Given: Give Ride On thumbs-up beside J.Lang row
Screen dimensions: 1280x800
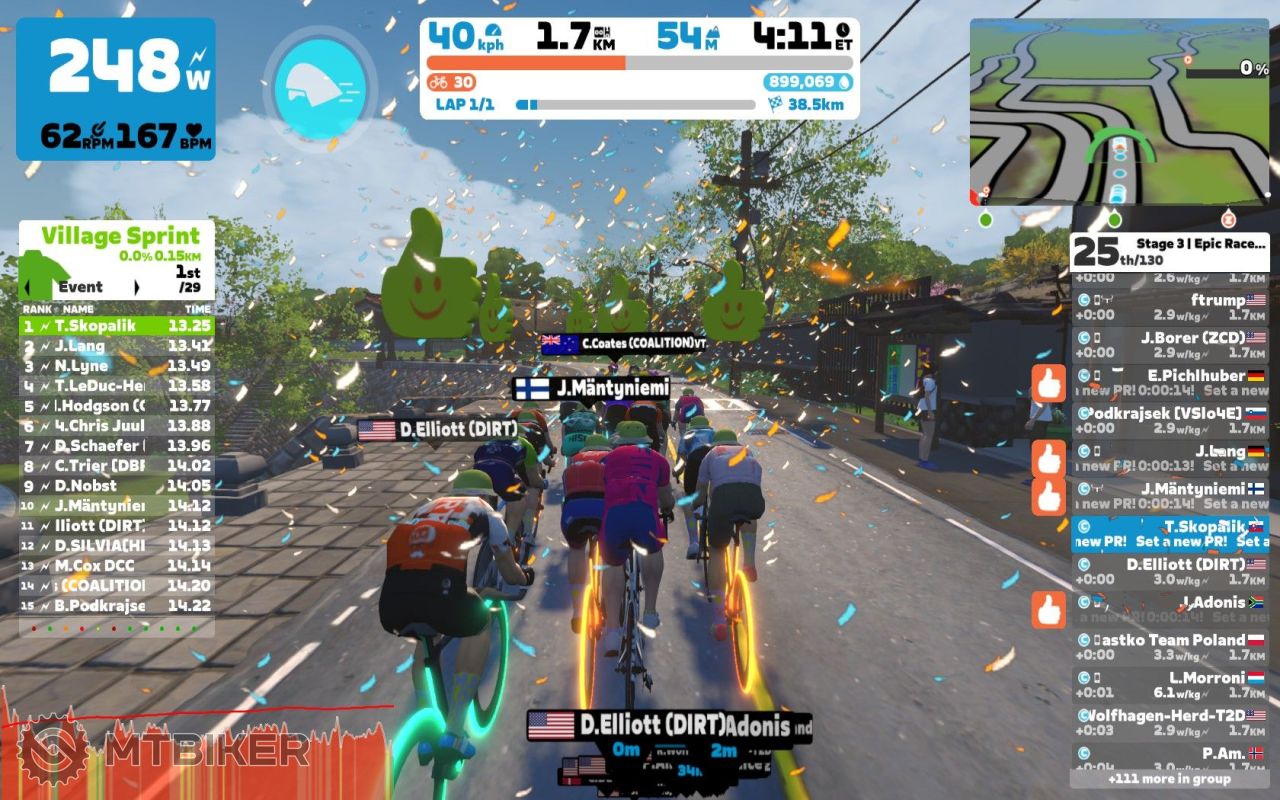Looking at the screenshot, I should click(1049, 459).
